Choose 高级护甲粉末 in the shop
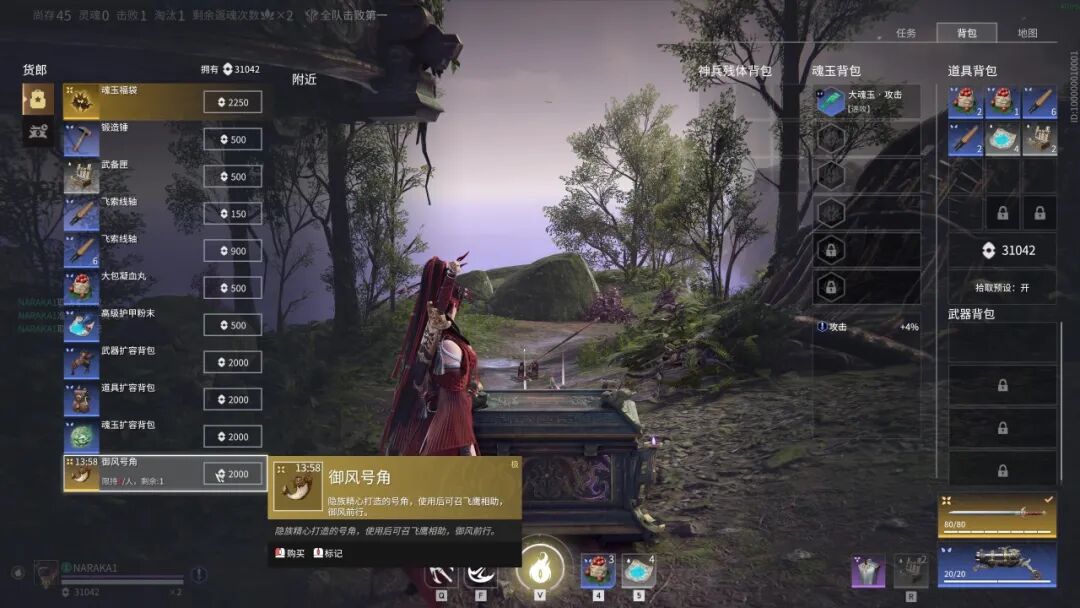The width and height of the screenshot is (1080, 608). point(130,325)
